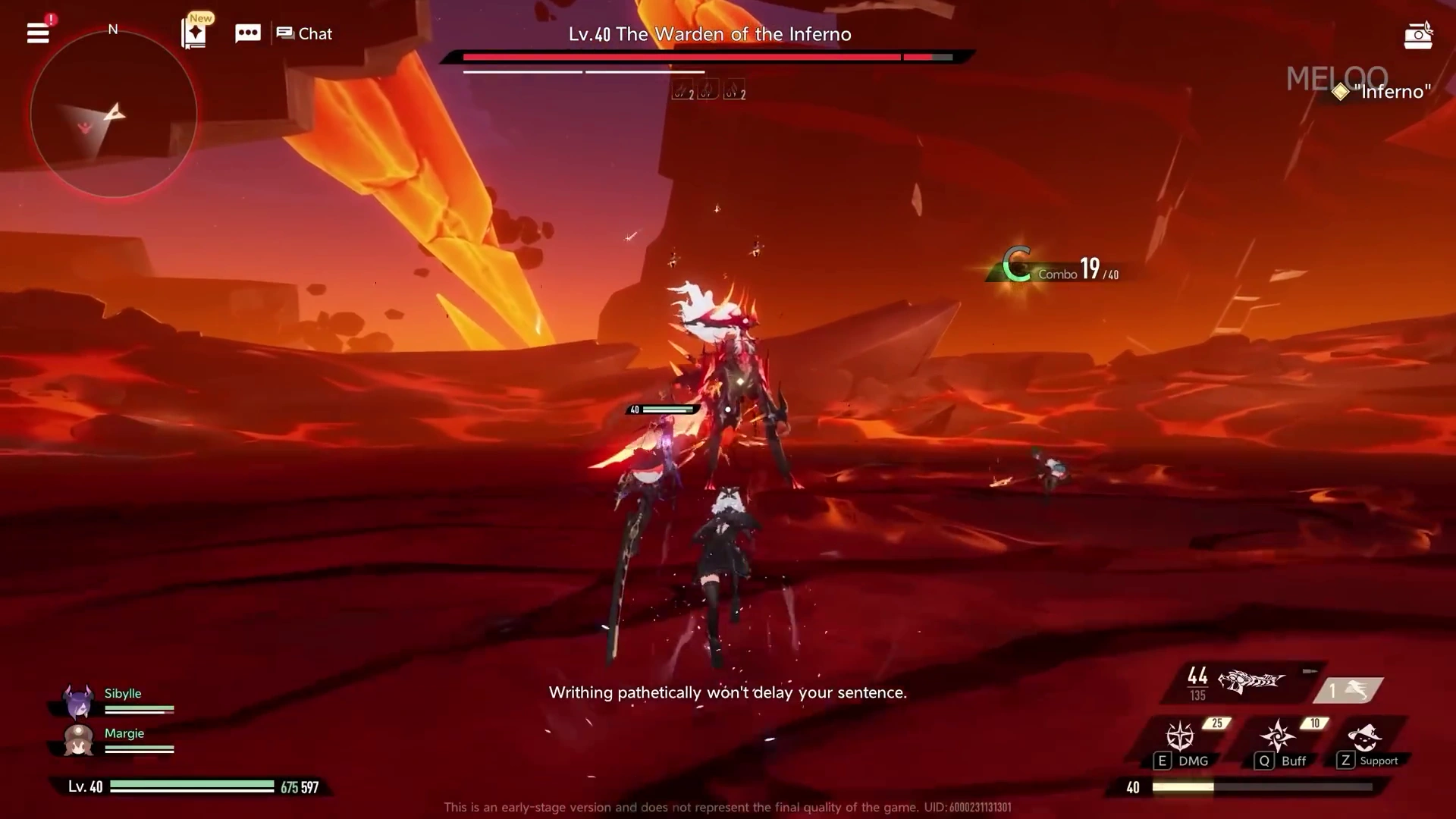Activate the DMG skill icon
1456x819 pixels.
pyautogui.click(x=1180, y=737)
